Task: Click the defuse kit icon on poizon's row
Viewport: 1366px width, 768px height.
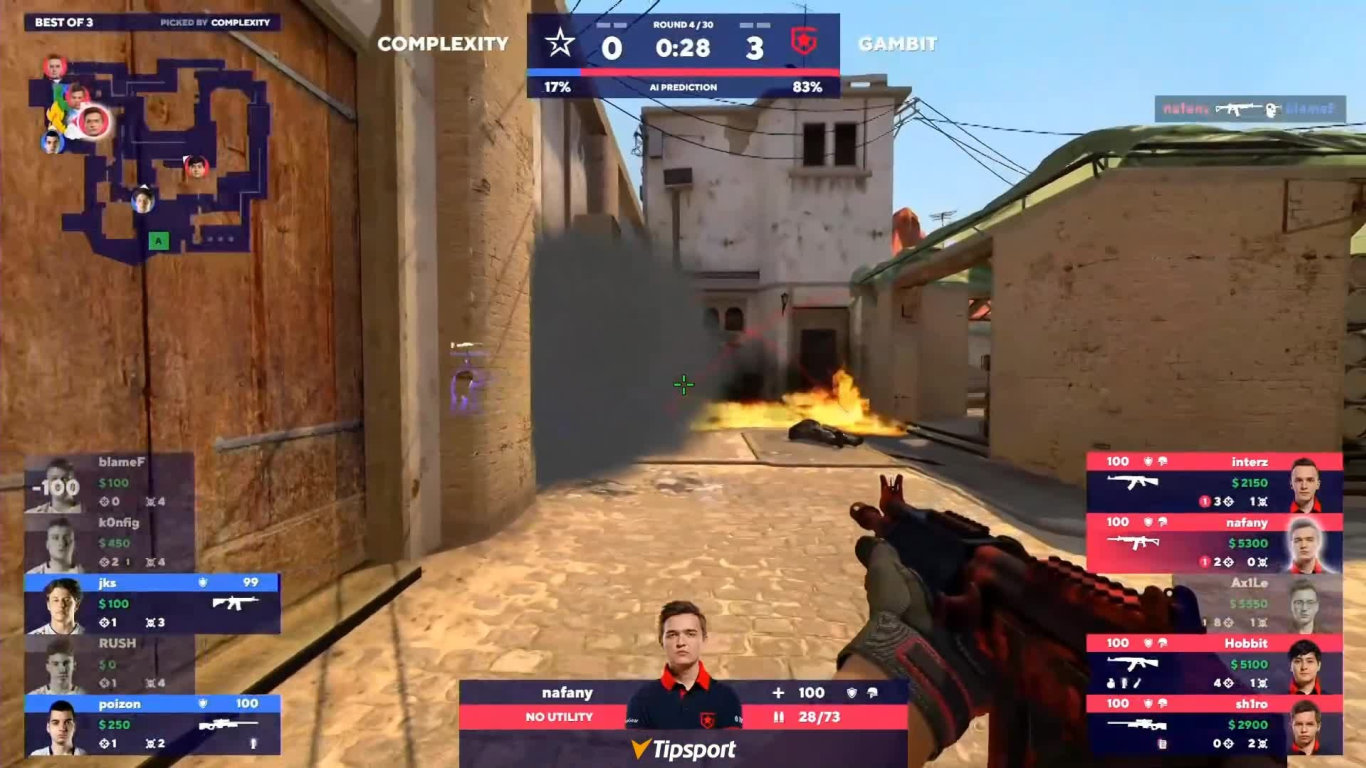Action: tap(253, 744)
